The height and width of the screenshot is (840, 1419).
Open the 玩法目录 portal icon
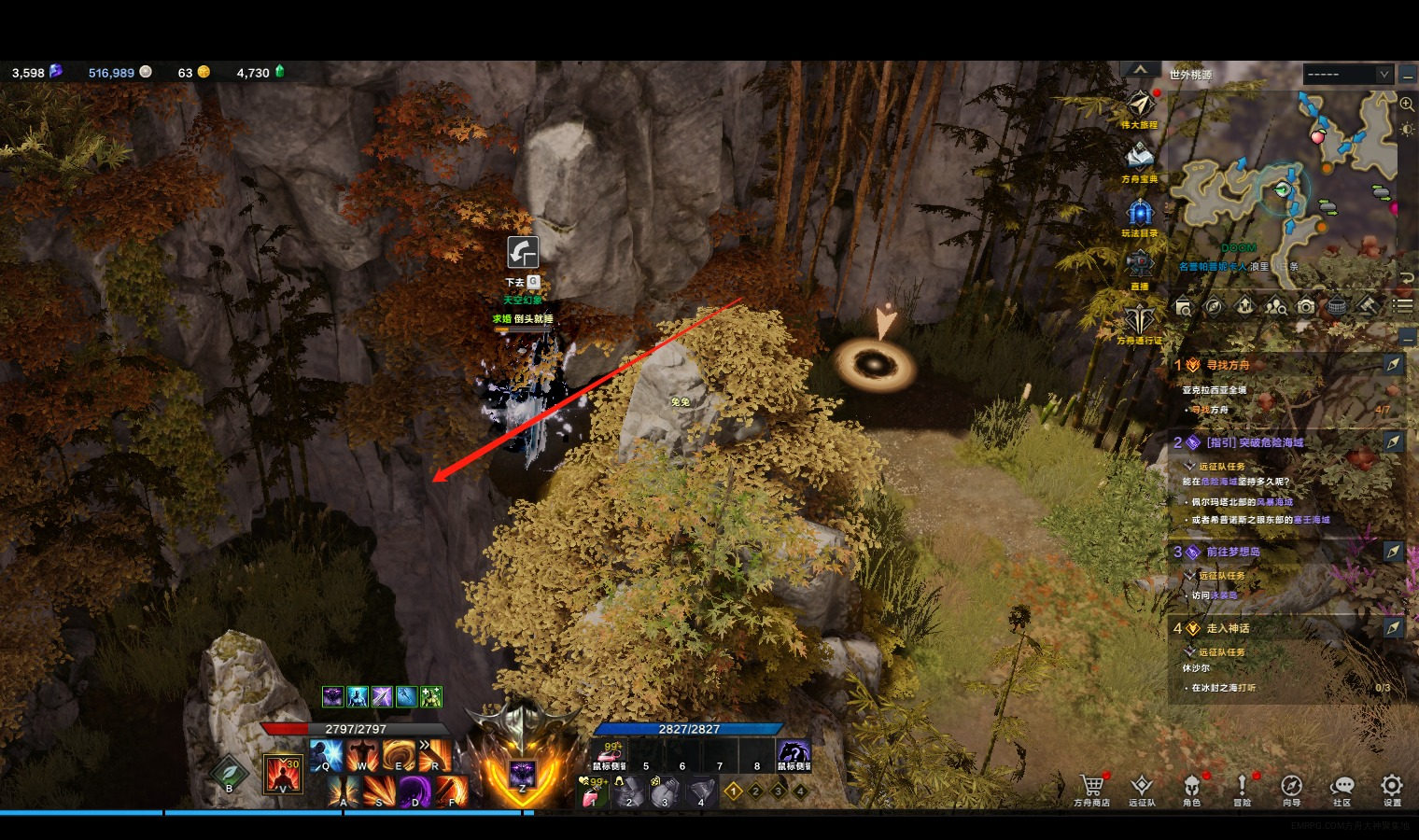coord(1140,213)
